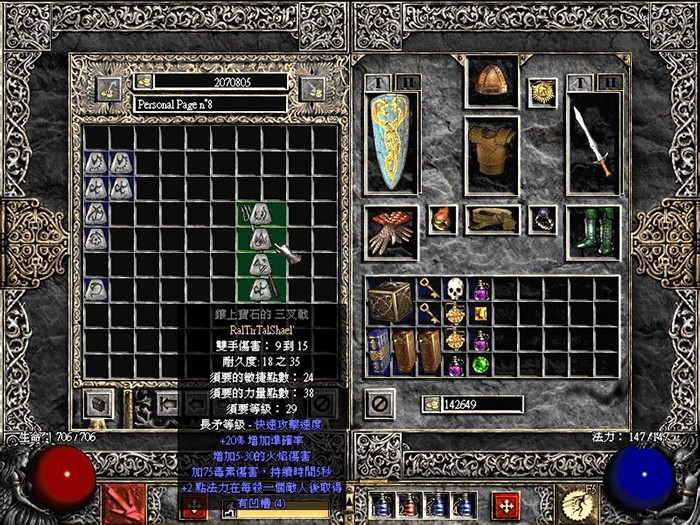700x525 pixels.
Task: Select the blue tome in the inventory
Action: [379, 352]
